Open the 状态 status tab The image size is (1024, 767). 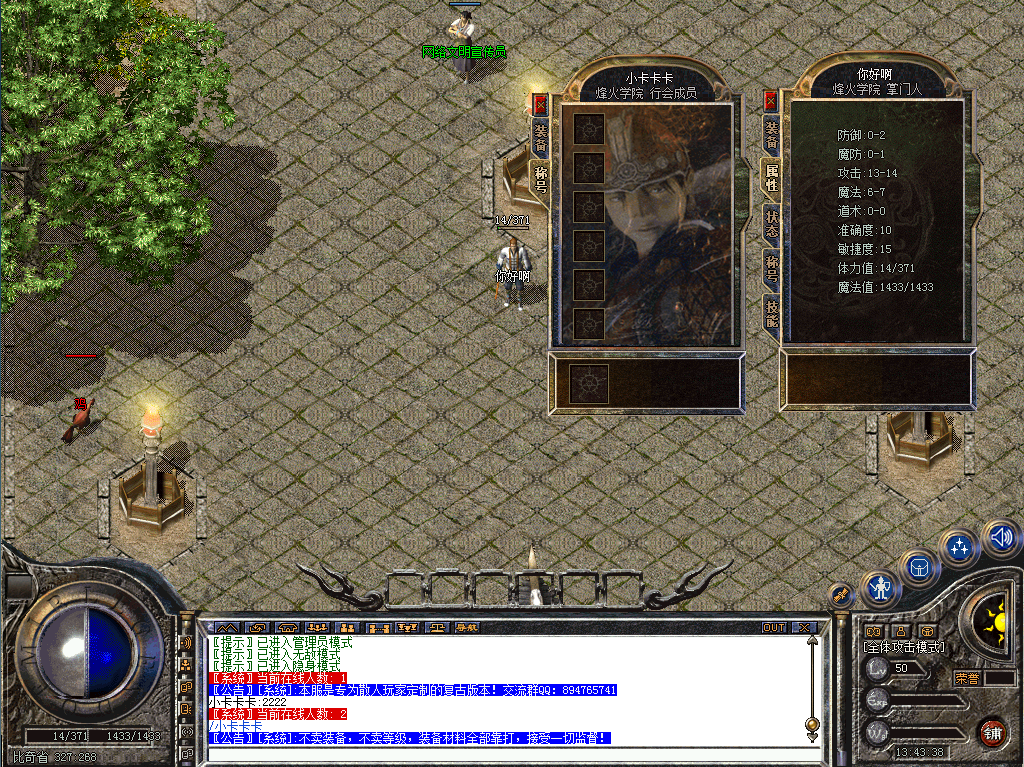tap(771, 223)
